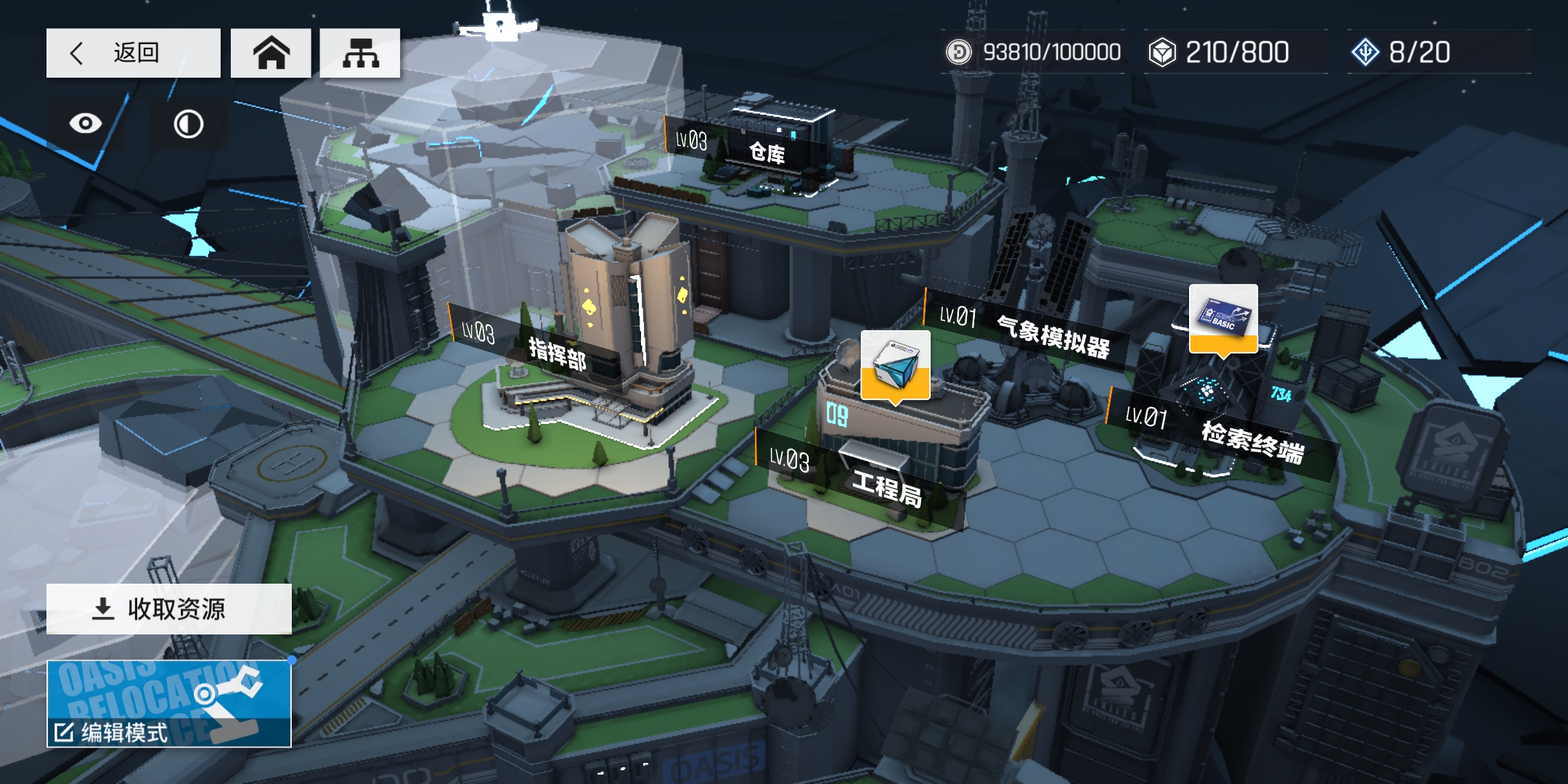1568x784 pixels.
Task: Toggle the eye visibility icon
Action: (86, 123)
